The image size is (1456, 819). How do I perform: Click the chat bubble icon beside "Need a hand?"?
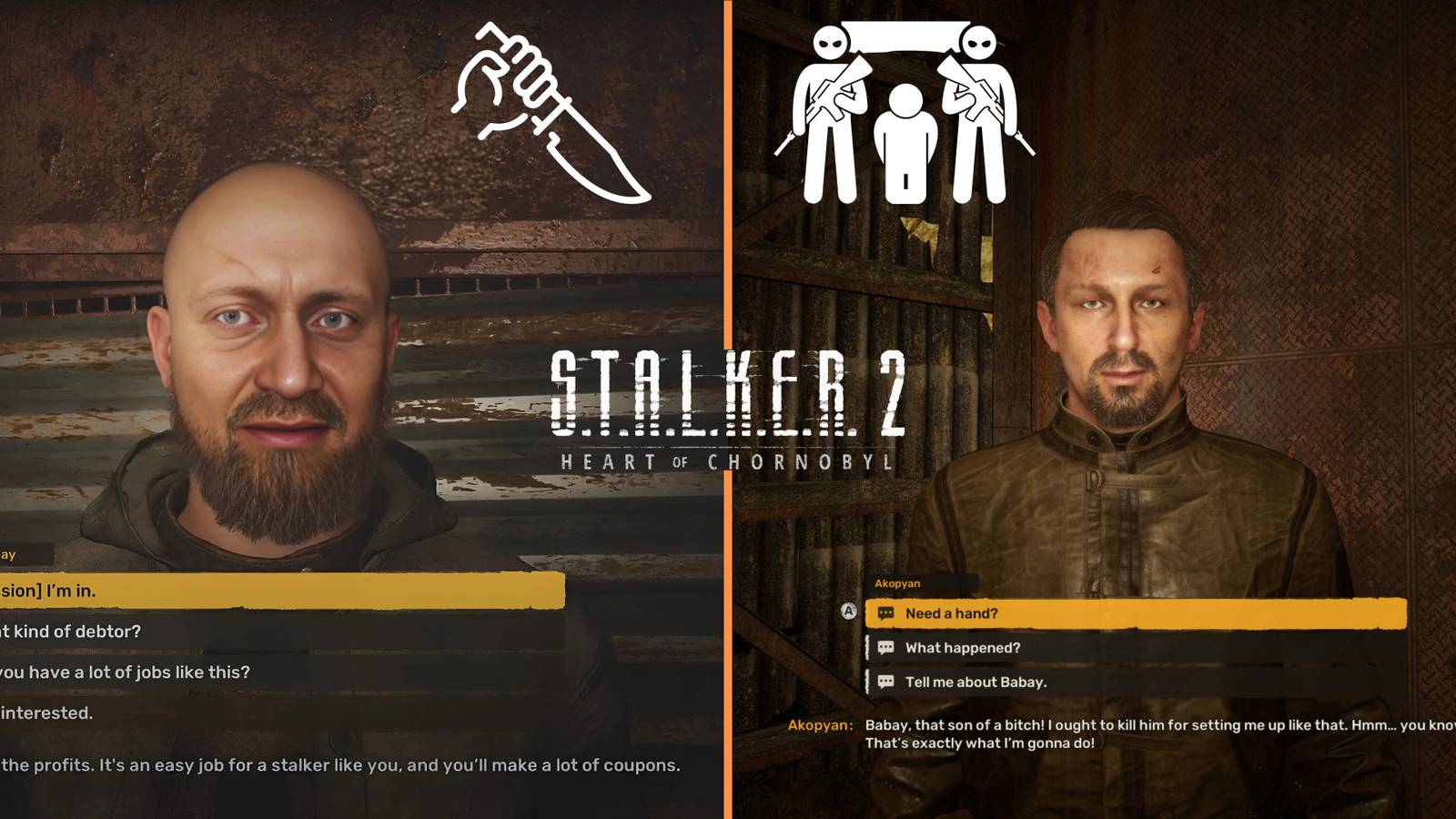(x=886, y=614)
